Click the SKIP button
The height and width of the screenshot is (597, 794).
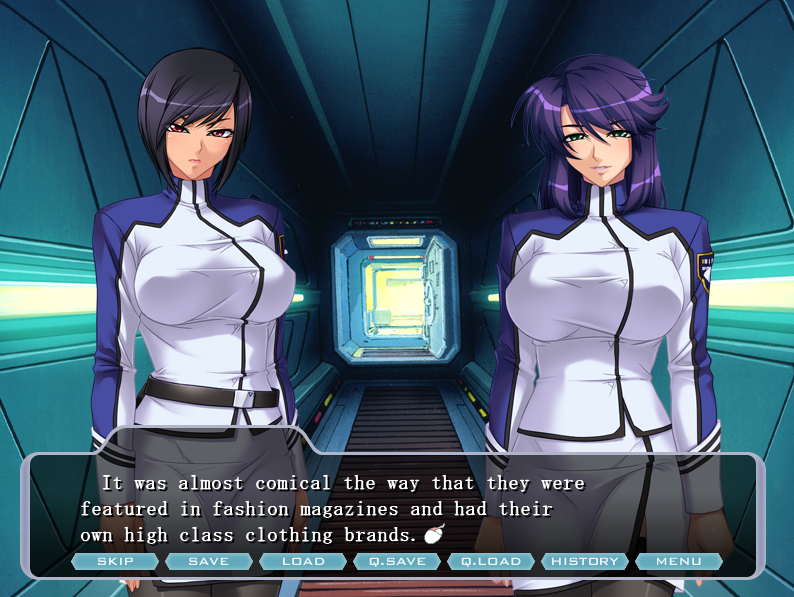(x=115, y=561)
